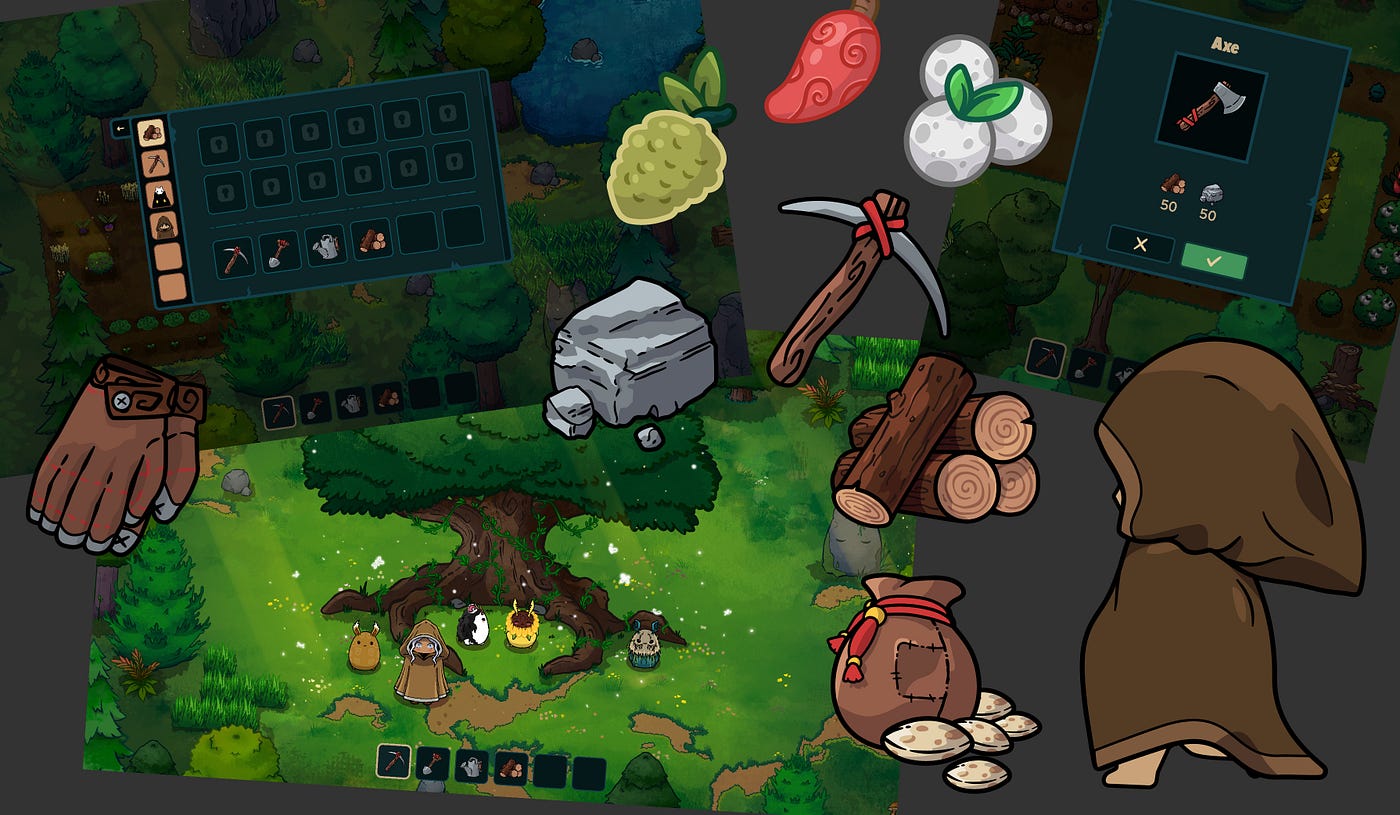Confirm crafting the Axe with the green checkmark
The width and height of the screenshot is (1400, 815).
pyautogui.click(x=1214, y=261)
